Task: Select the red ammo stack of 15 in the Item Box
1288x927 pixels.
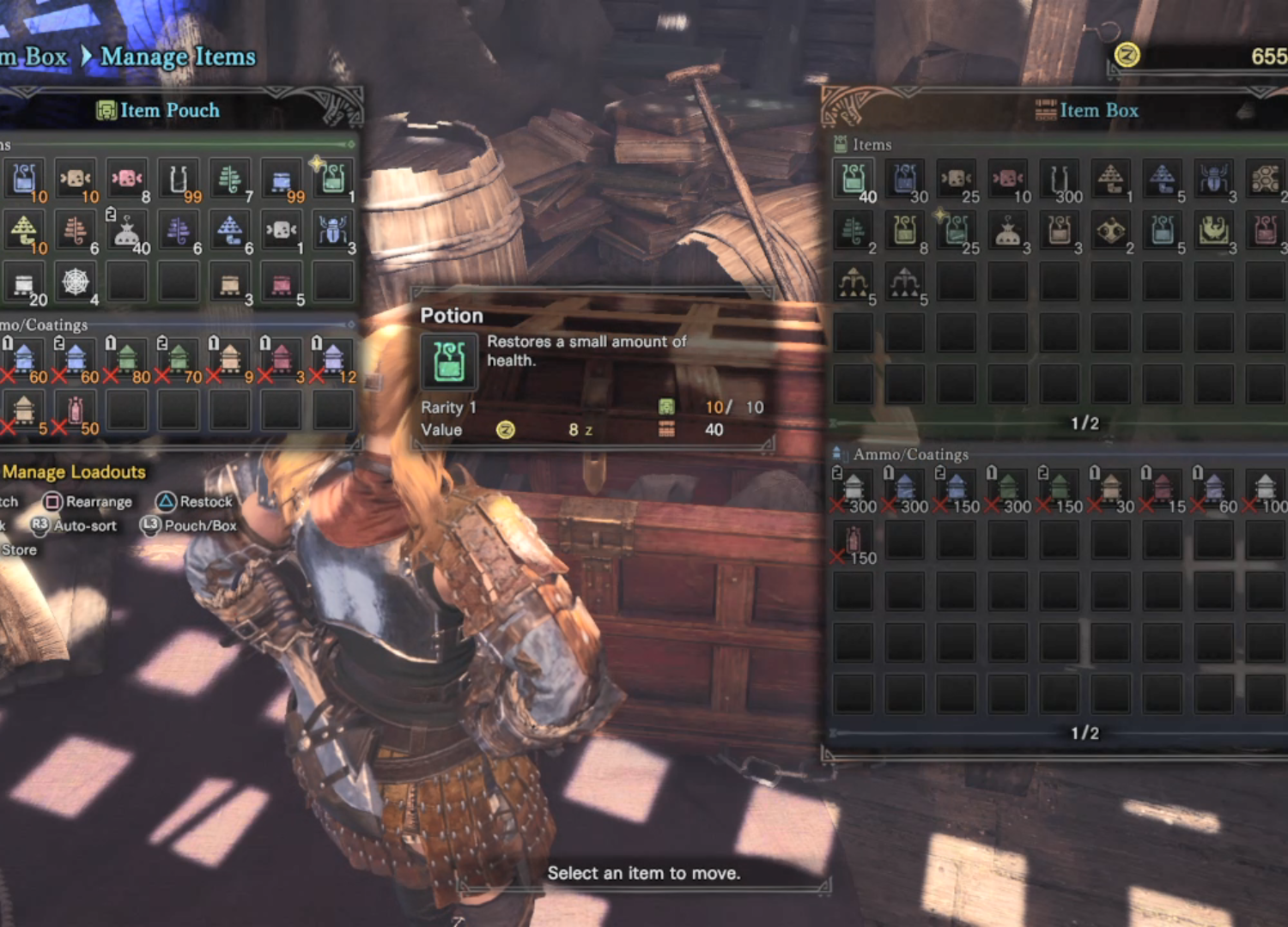Action: click(x=1163, y=490)
